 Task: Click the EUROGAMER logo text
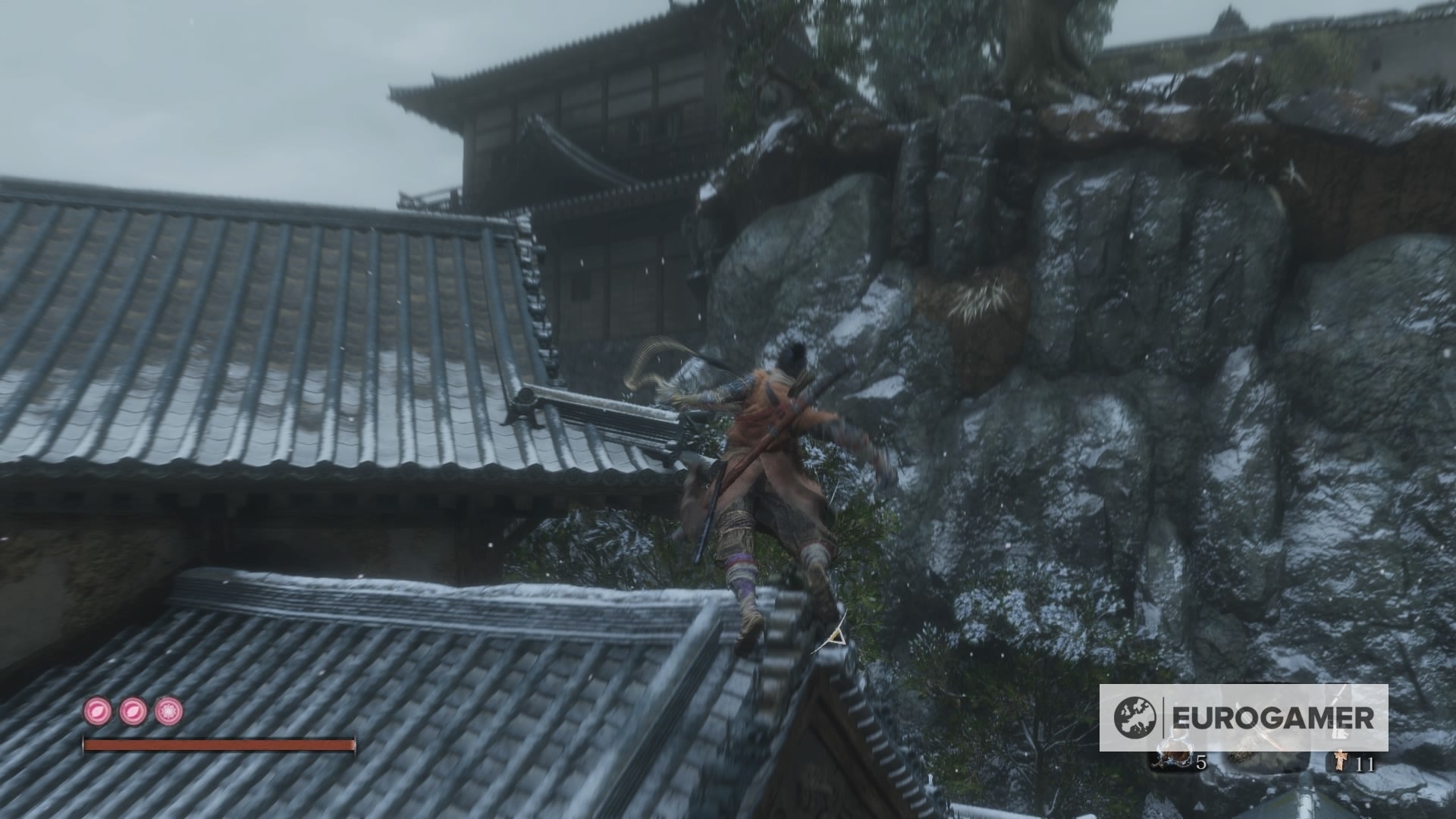coord(1274,715)
